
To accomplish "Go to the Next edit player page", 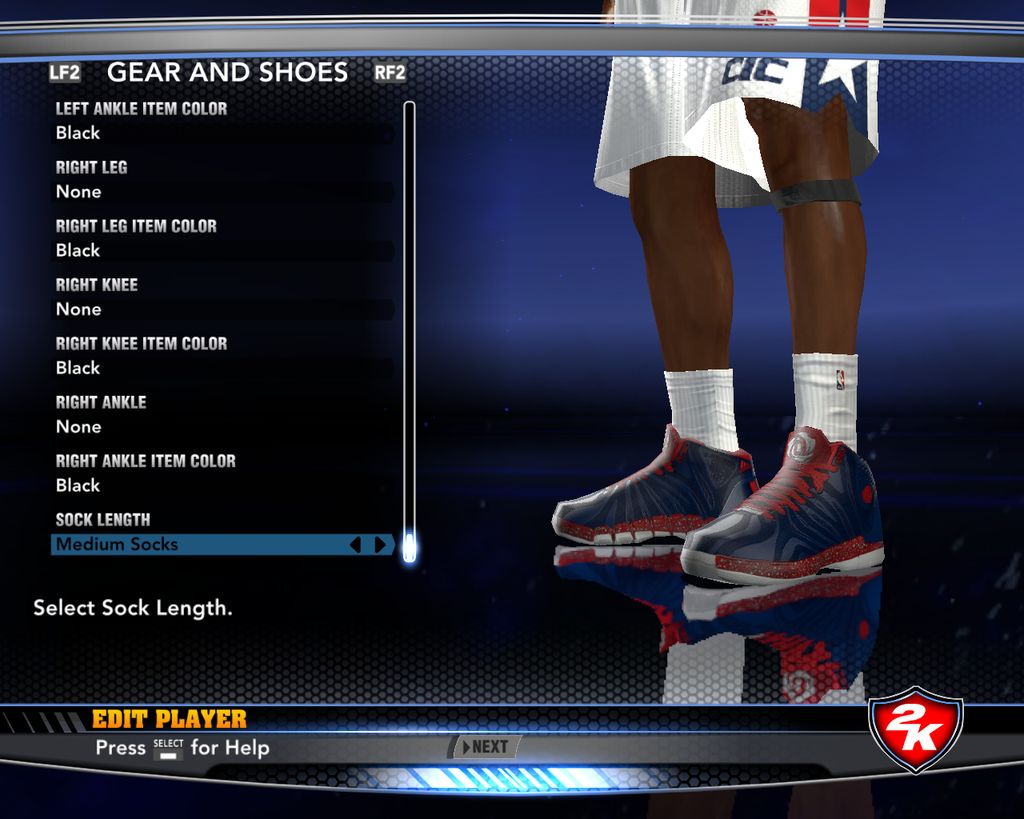I will (485, 747).
